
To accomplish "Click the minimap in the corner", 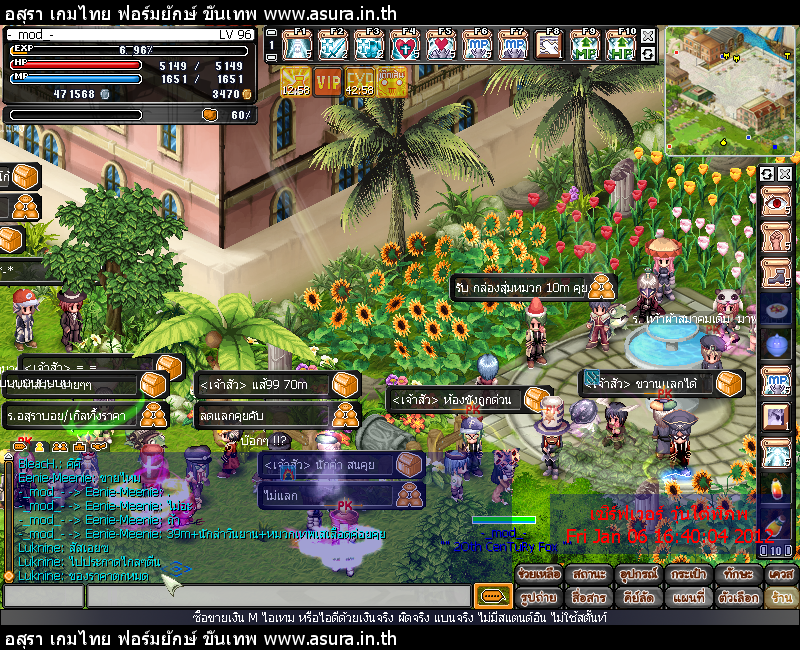I will pyautogui.click(x=730, y=90).
